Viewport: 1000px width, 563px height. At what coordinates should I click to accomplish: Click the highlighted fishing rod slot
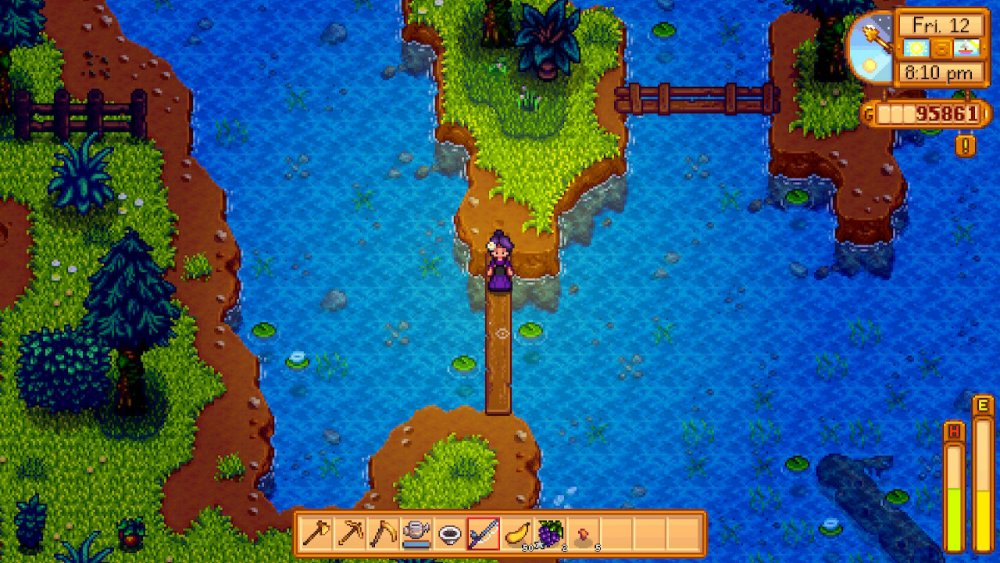click(x=483, y=533)
